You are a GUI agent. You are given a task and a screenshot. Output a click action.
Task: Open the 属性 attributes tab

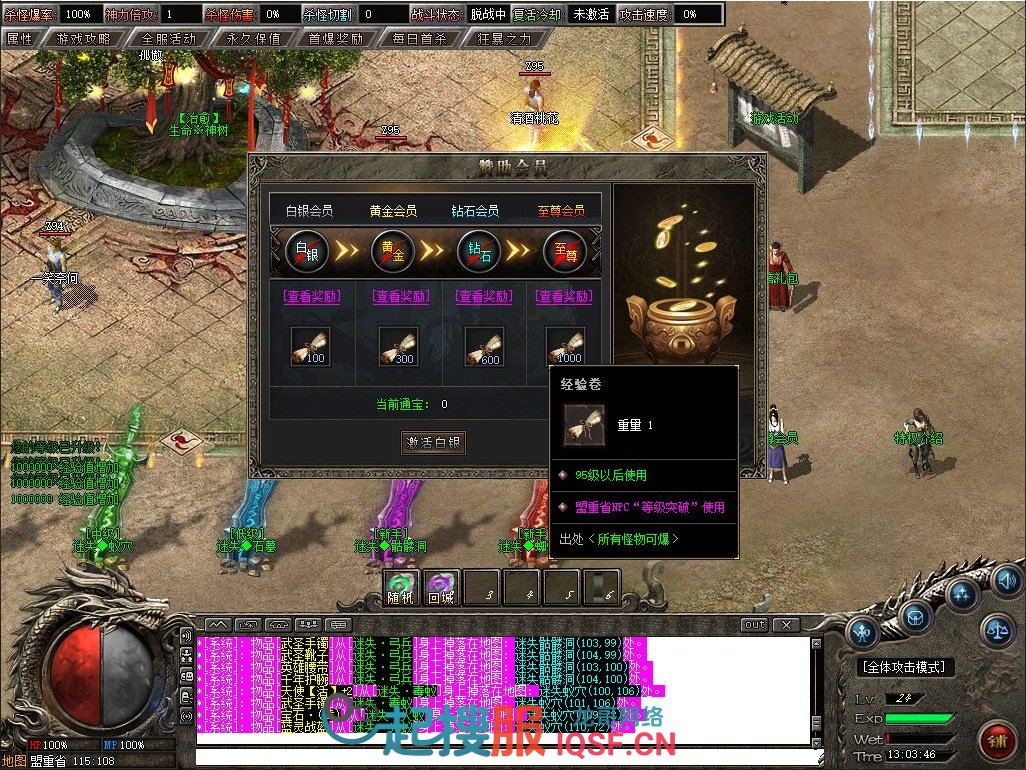tap(21, 38)
